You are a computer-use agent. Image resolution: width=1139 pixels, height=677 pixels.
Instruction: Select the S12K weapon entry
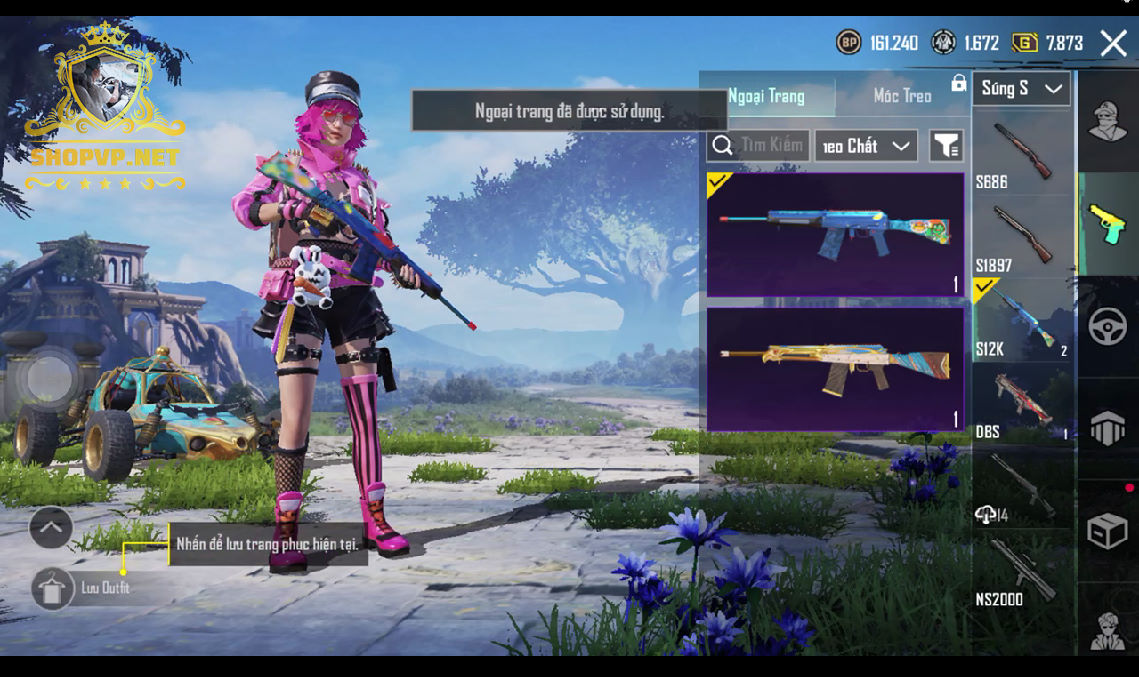tap(1022, 319)
